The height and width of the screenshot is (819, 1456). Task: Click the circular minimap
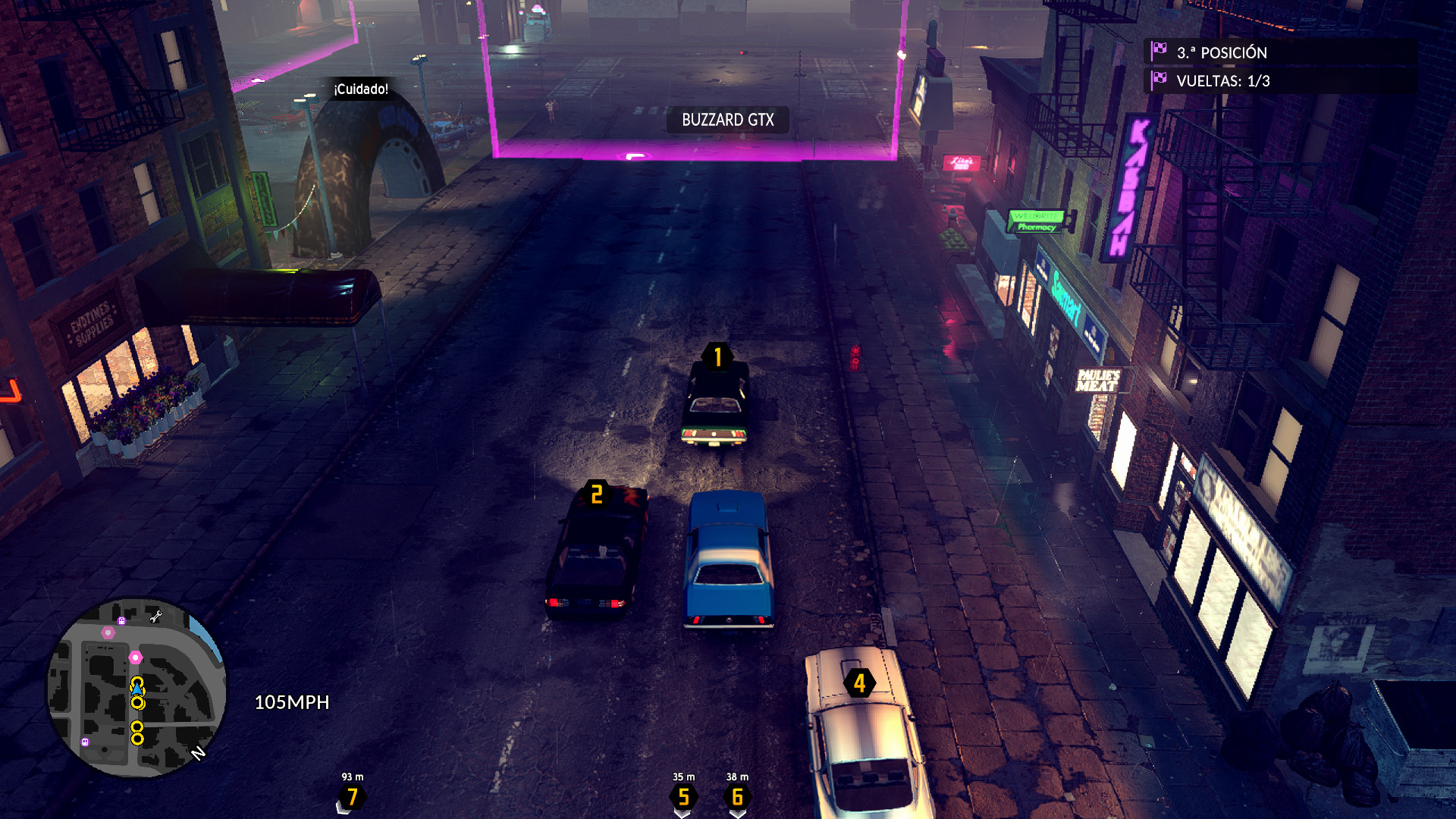[x=136, y=687]
